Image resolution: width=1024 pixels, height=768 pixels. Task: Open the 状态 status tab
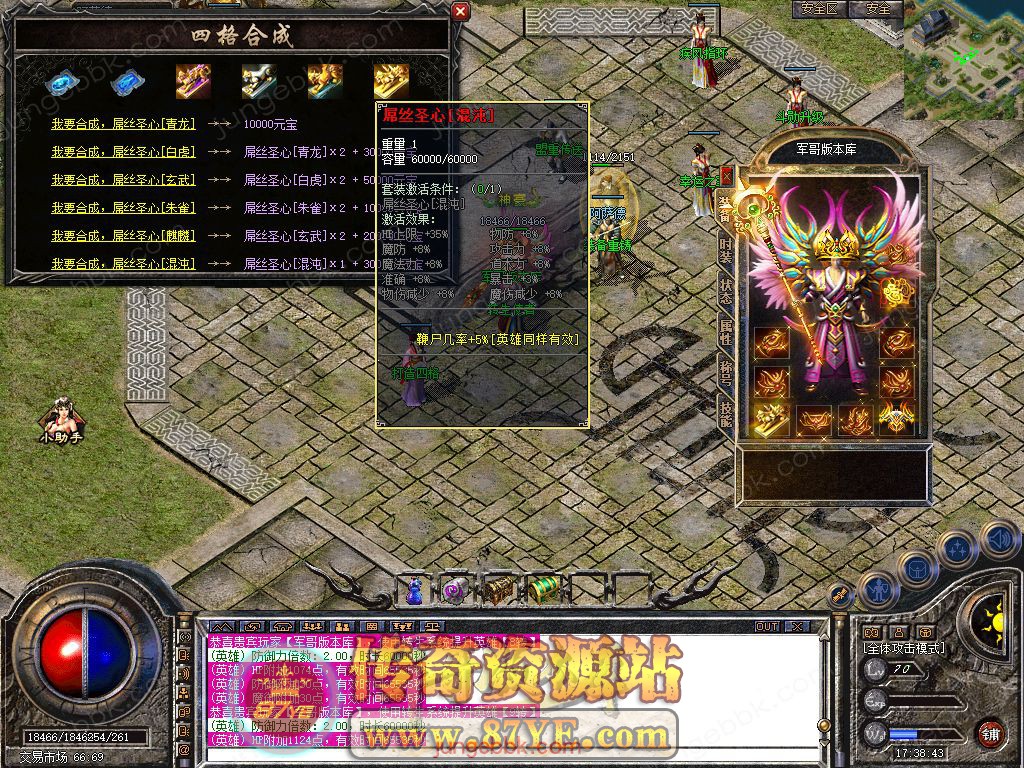(x=726, y=294)
